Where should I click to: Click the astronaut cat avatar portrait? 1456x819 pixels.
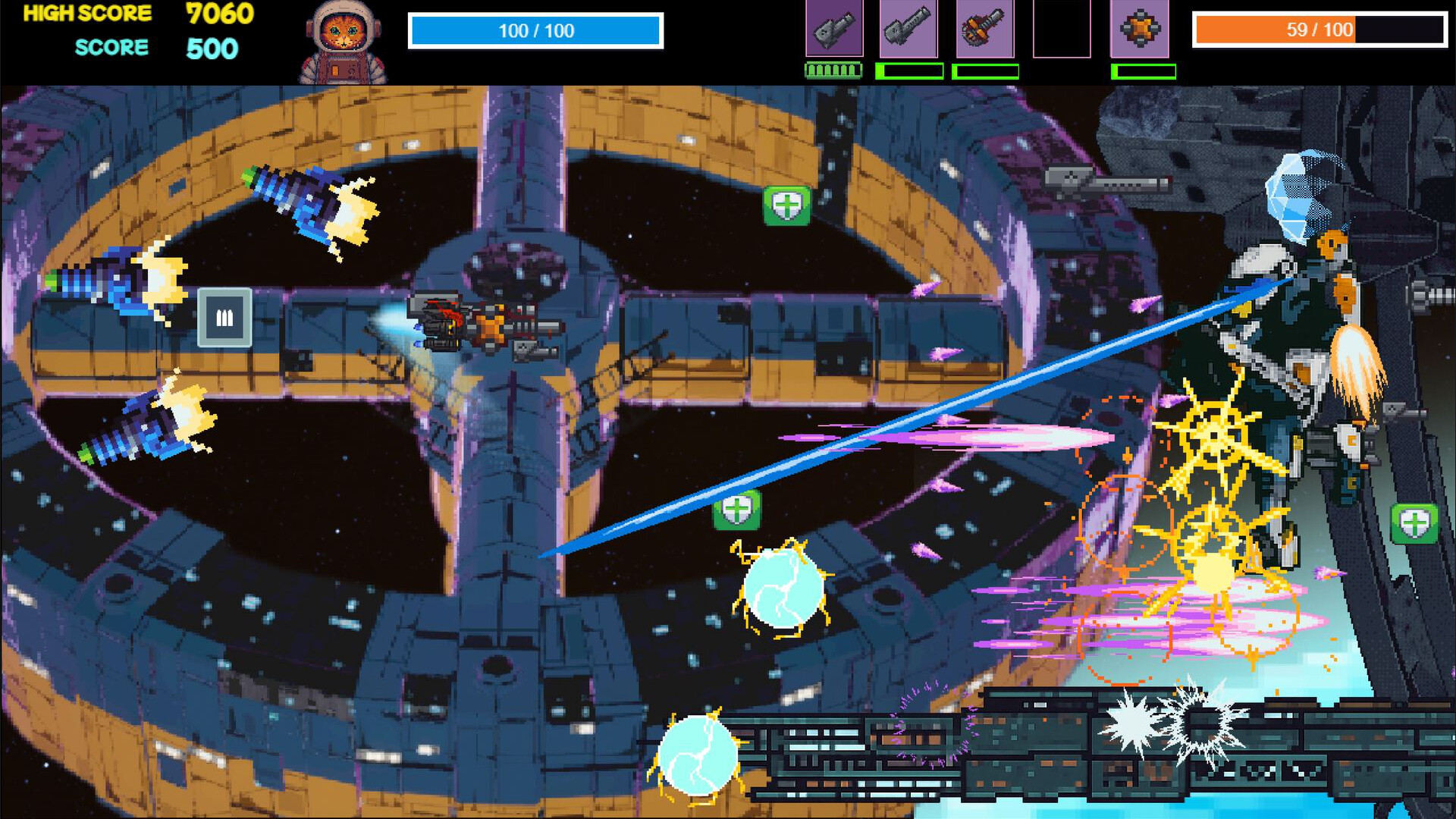(343, 38)
